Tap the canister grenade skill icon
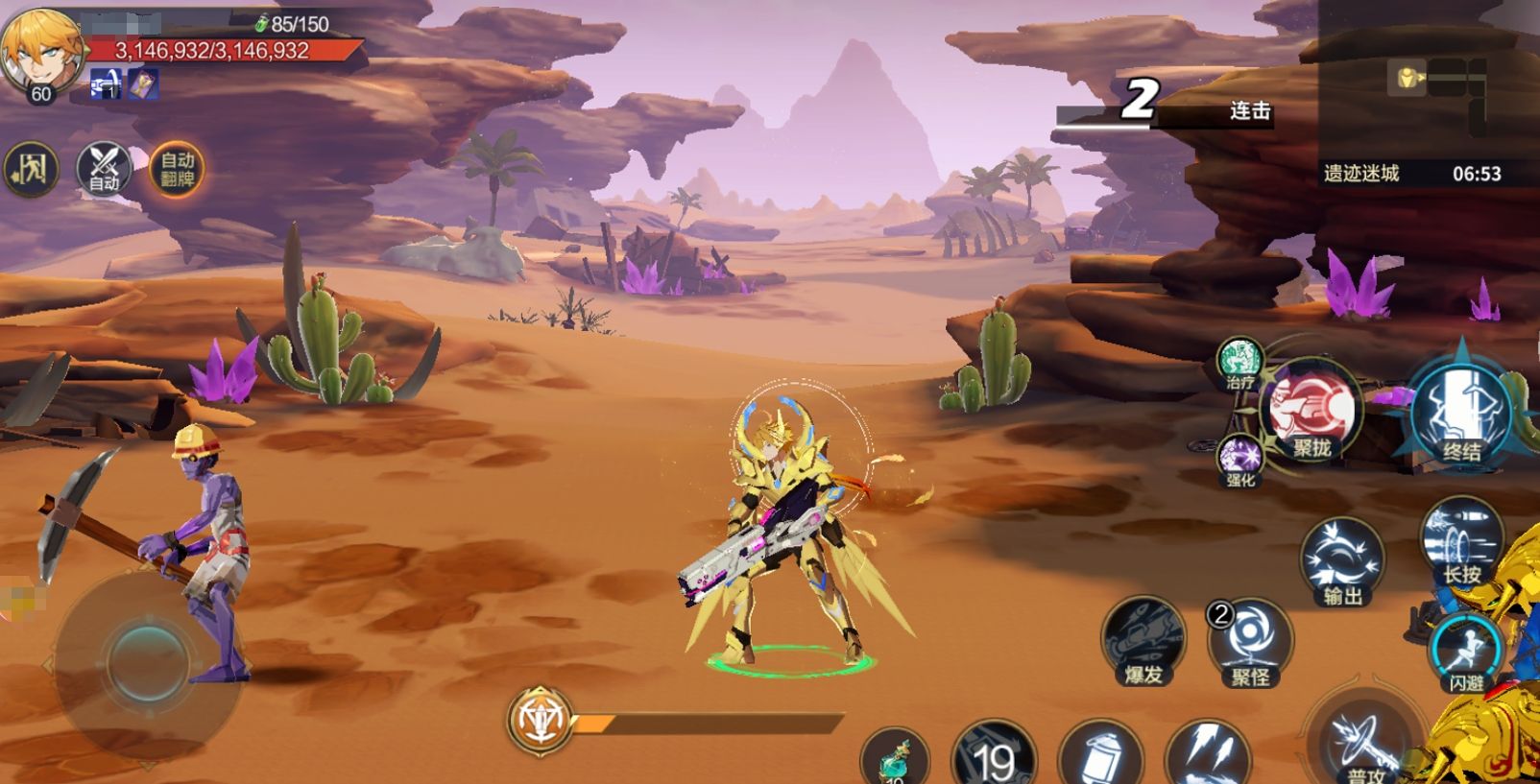This screenshot has height=784, width=1540. pos(1100,757)
